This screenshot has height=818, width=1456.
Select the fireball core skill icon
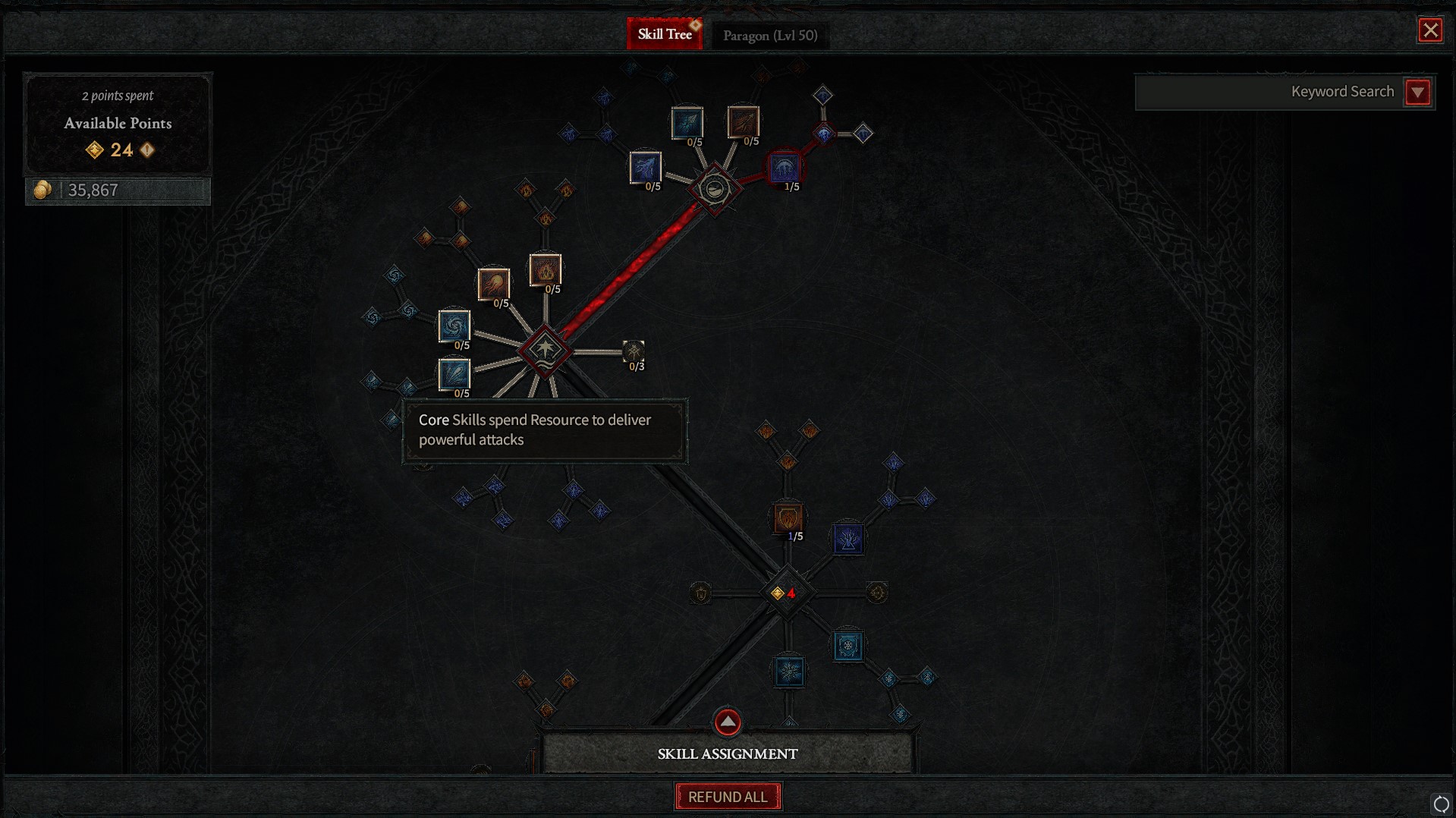(x=494, y=284)
